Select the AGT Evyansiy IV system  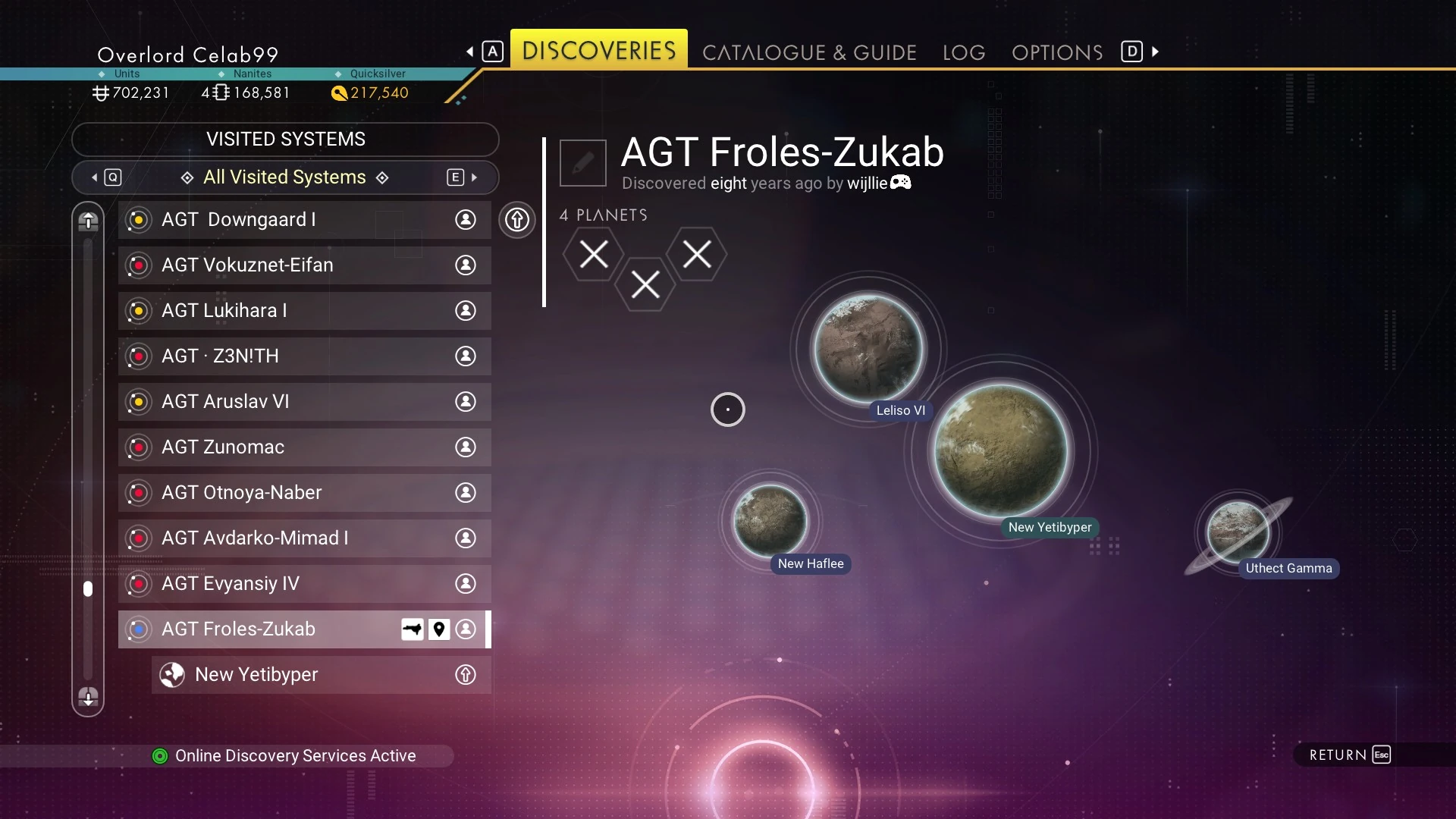[x=304, y=584]
